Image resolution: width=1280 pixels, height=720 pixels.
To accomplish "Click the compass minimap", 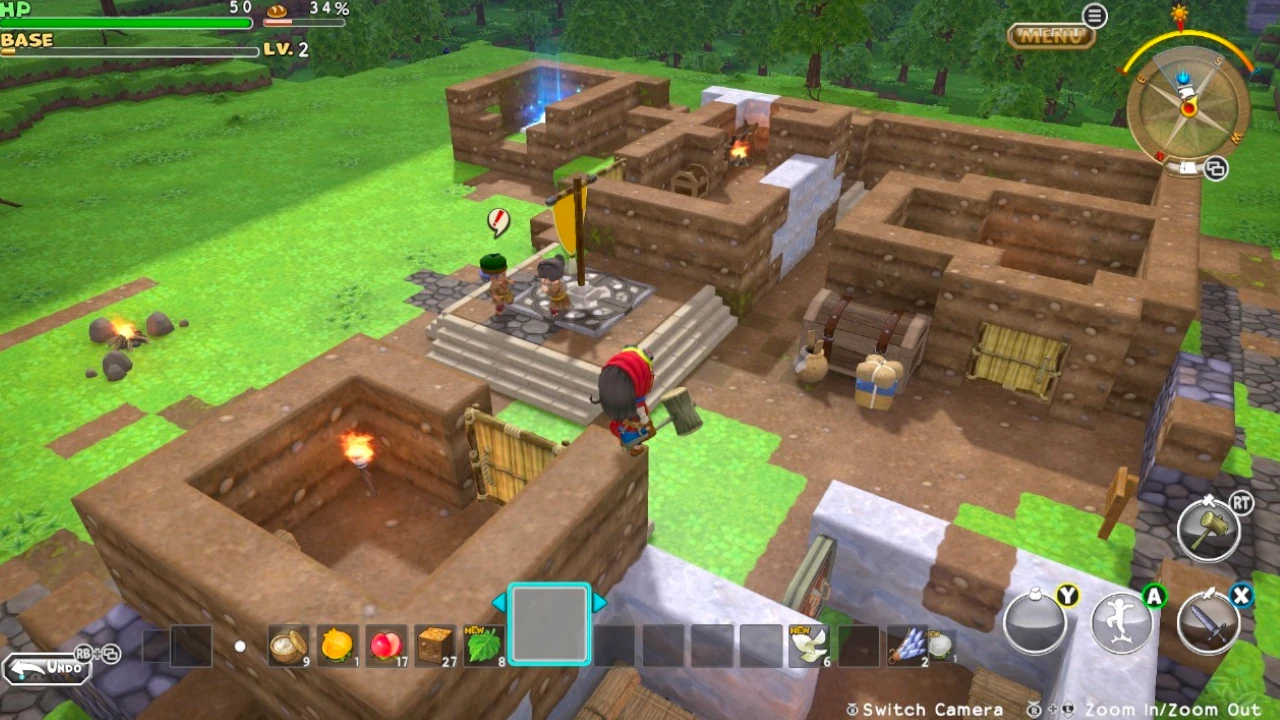I will click(1188, 108).
